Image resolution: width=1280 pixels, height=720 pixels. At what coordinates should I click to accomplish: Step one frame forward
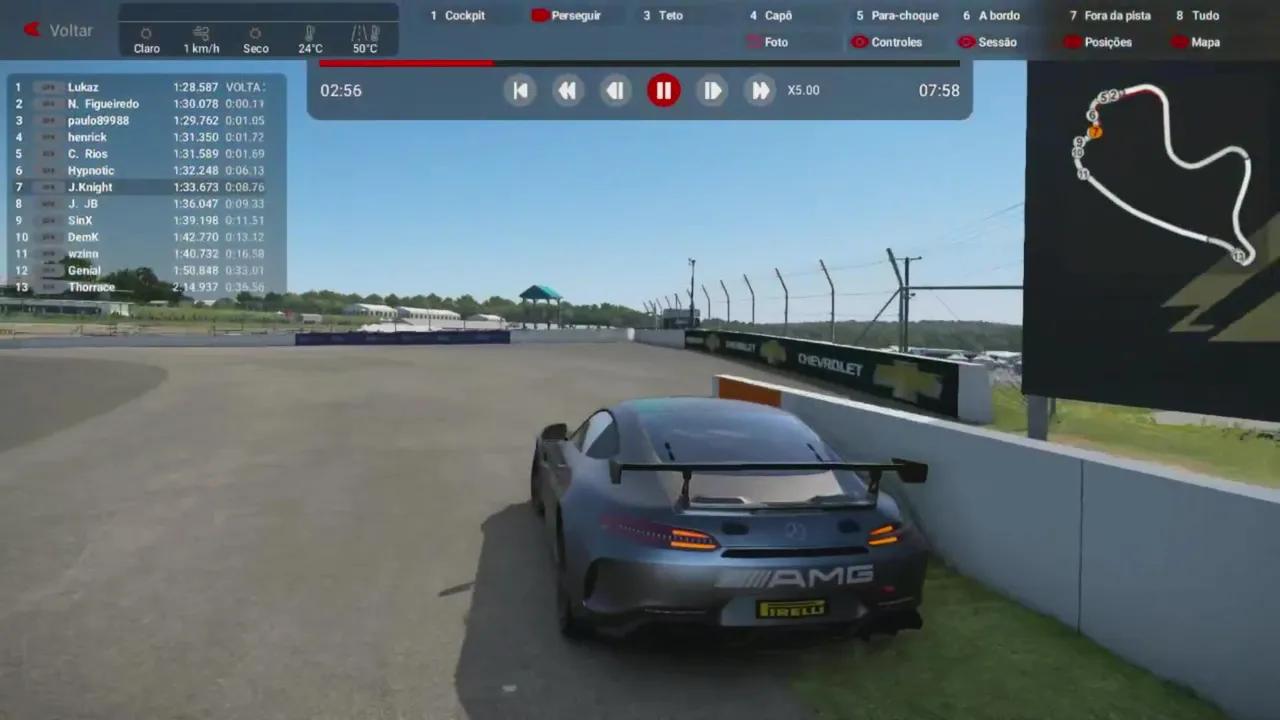coord(711,91)
